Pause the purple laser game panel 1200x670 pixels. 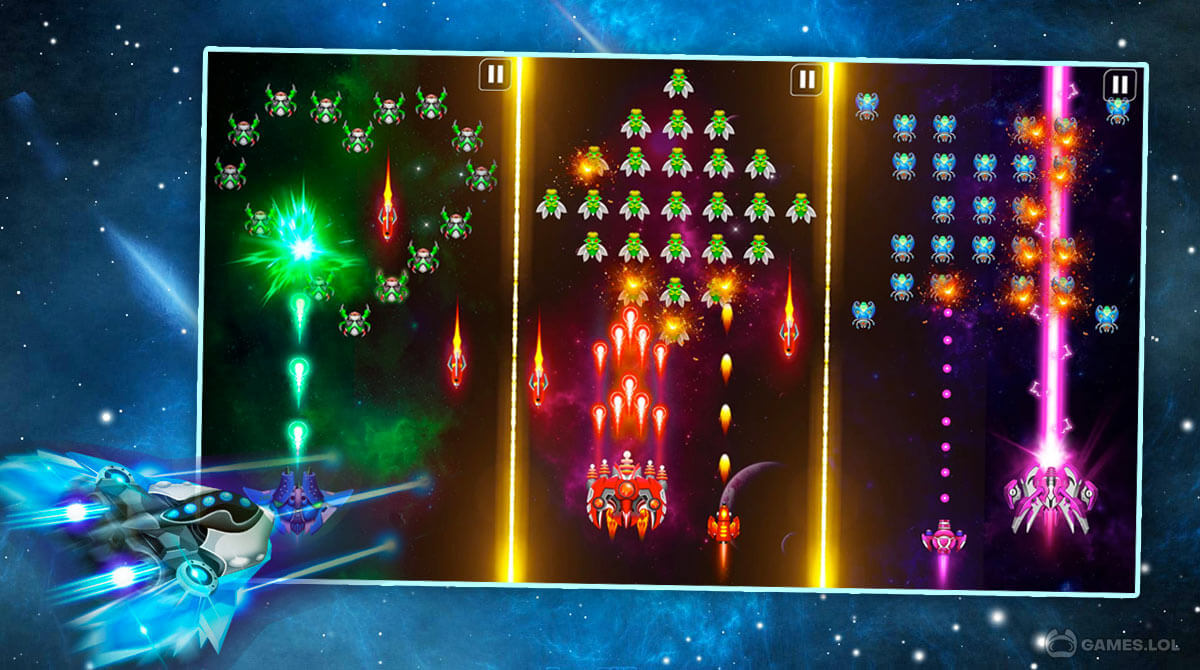click(x=1120, y=84)
